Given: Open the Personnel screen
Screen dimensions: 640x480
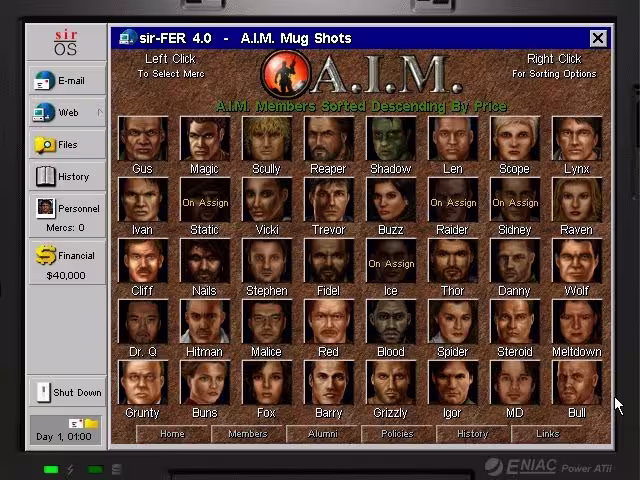Looking at the screenshot, I should (x=67, y=209).
